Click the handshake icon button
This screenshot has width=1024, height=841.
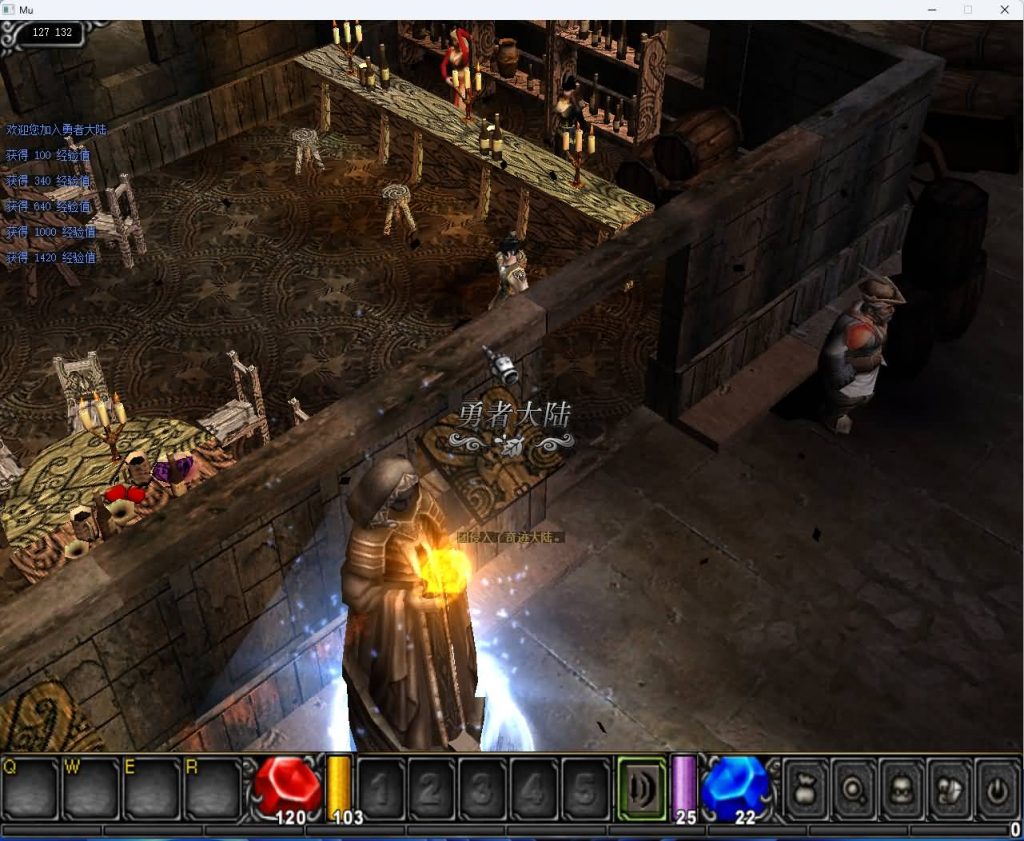coord(950,789)
